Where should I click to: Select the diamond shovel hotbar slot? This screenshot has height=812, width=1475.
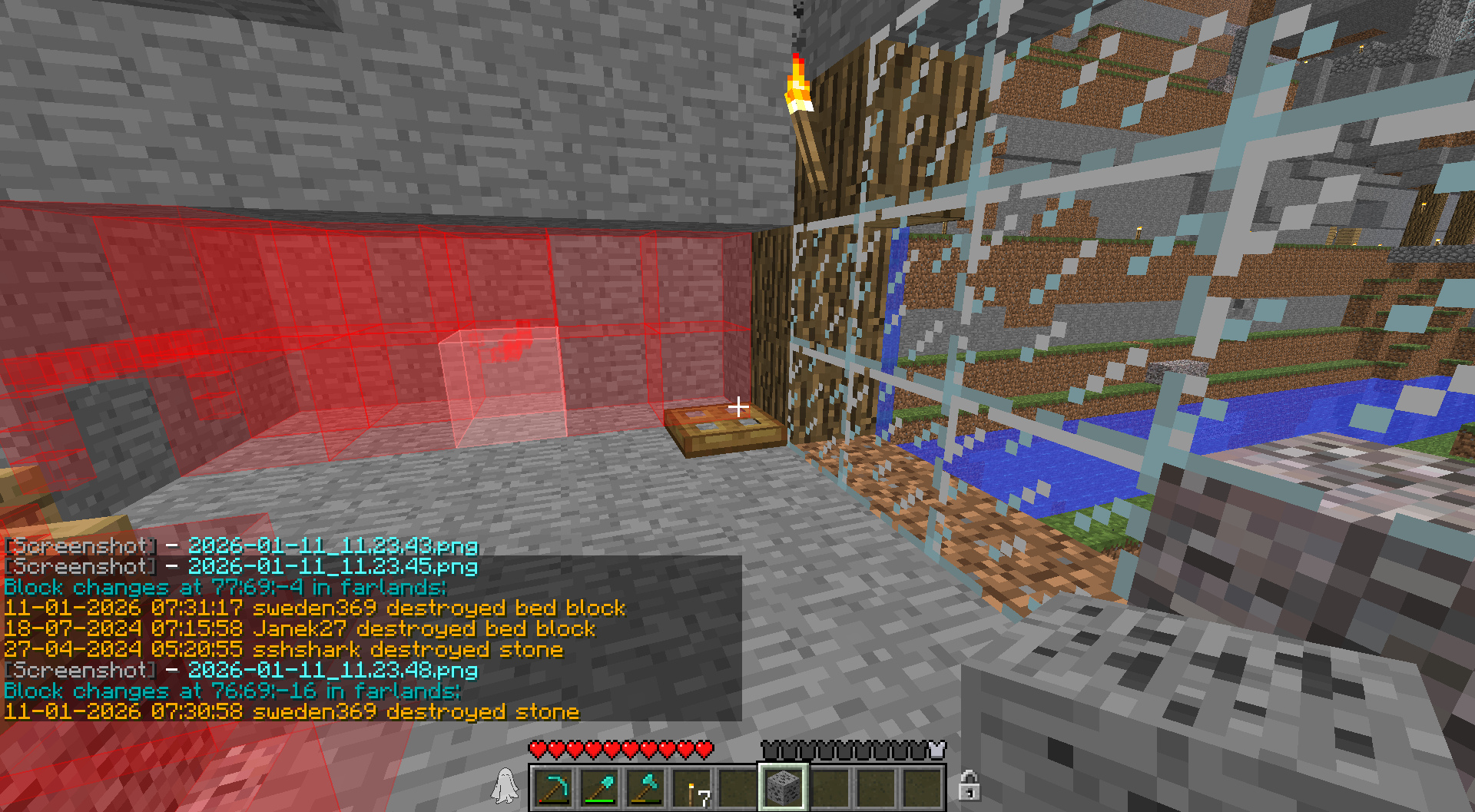(599, 788)
